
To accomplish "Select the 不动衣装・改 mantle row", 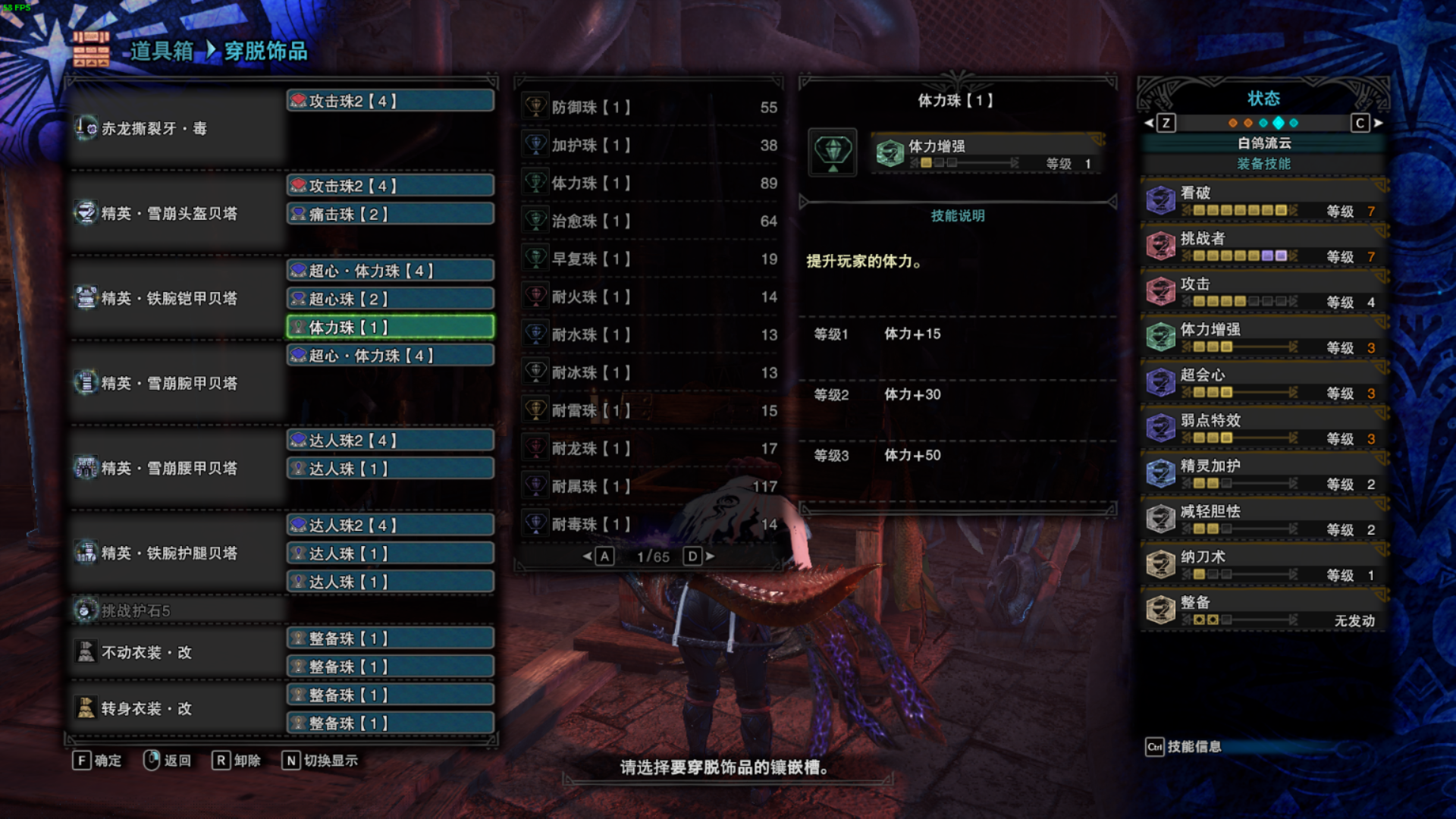I will 176,653.
